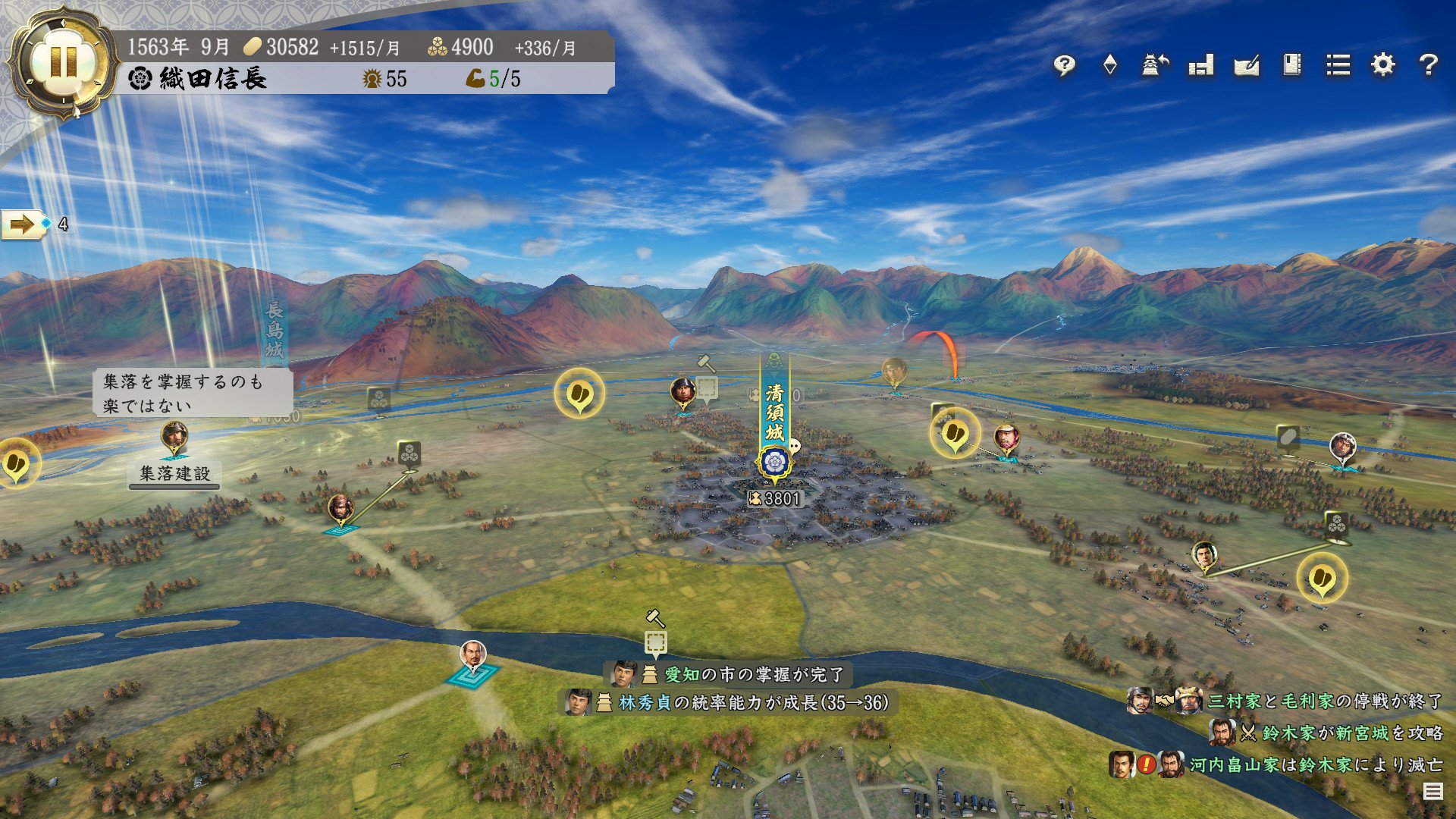Image resolution: width=1456 pixels, height=819 pixels.
Task: Open the chronicle notebook icon
Action: pyautogui.click(x=1291, y=66)
